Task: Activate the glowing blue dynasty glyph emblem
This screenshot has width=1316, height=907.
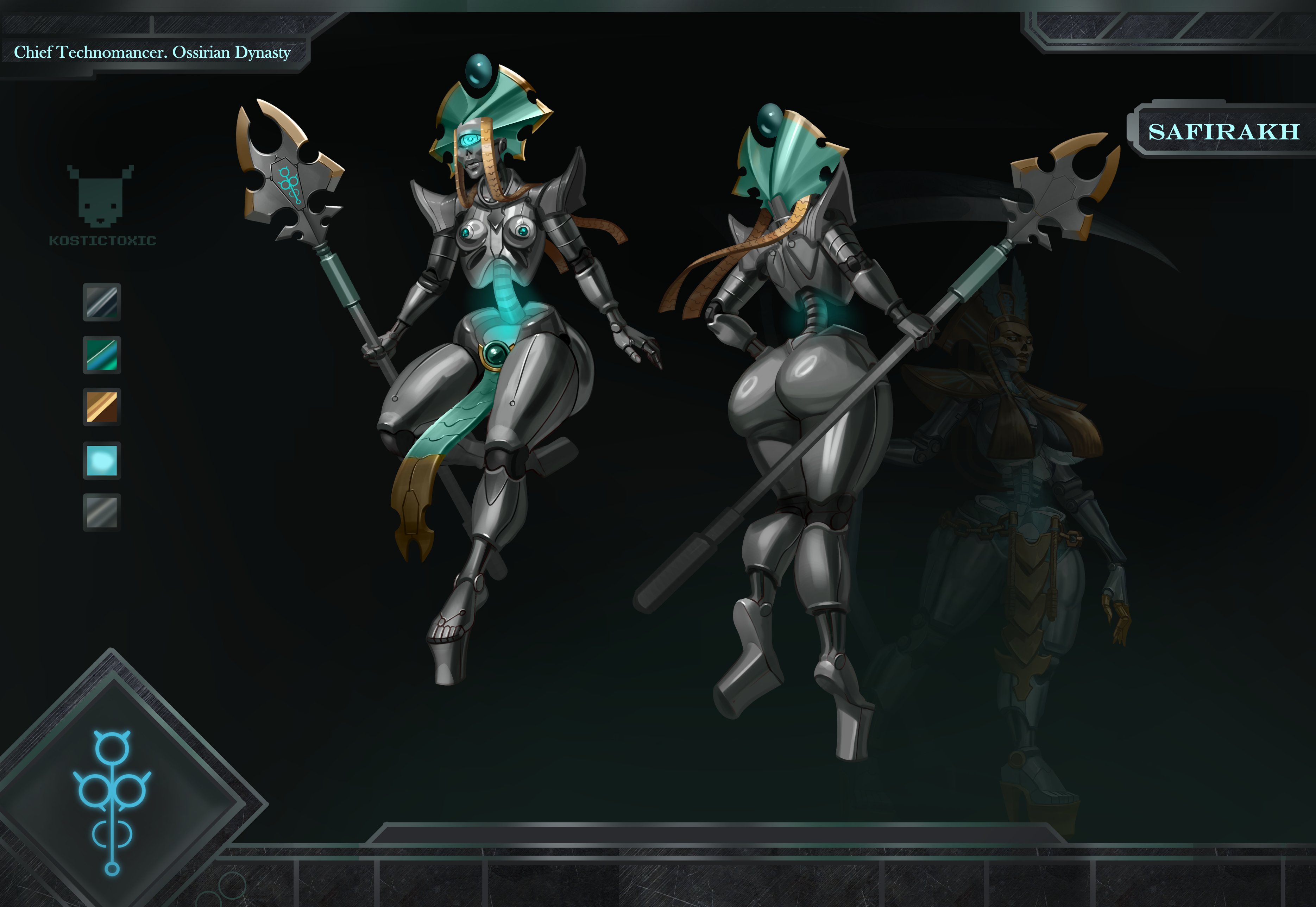Action: tap(113, 800)
